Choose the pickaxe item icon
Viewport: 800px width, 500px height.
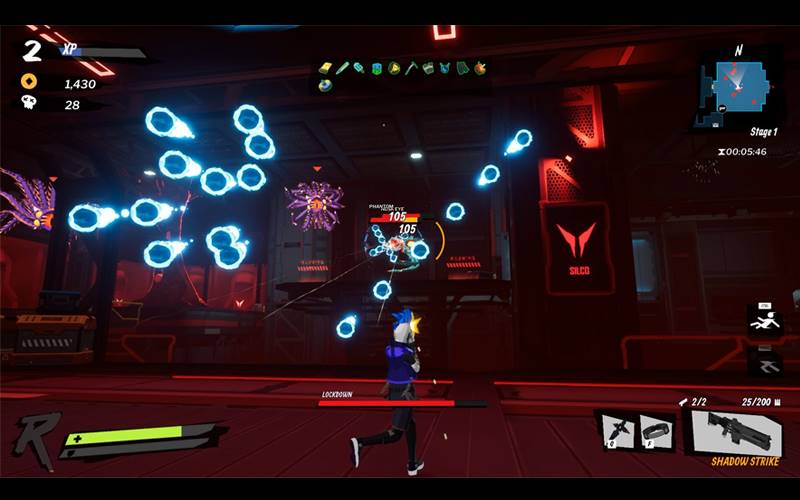[411, 68]
